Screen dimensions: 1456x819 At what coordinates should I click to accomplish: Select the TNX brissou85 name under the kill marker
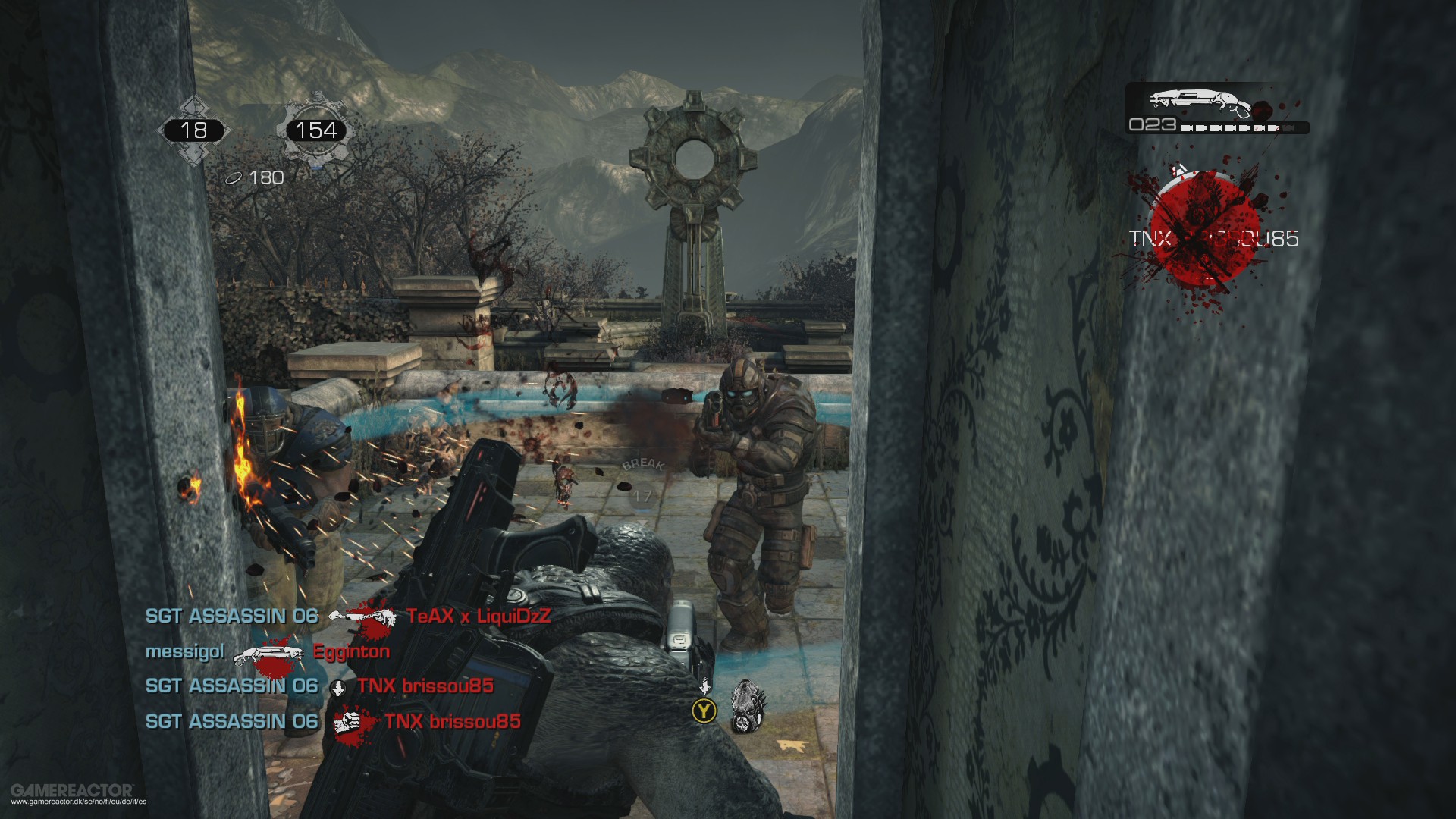[x=1213, y=239]
